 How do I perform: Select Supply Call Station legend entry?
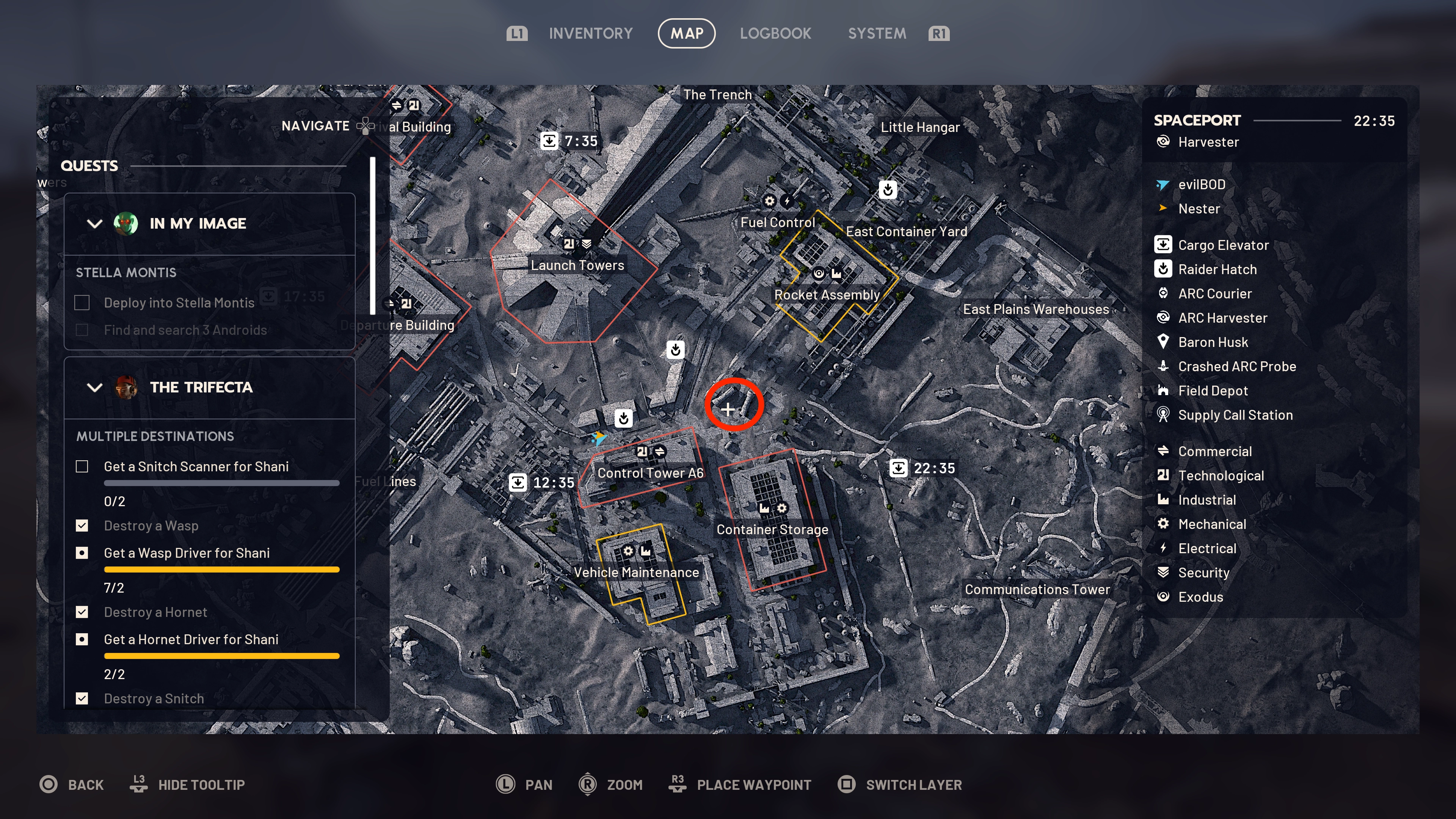click(x=1235, y=416)
